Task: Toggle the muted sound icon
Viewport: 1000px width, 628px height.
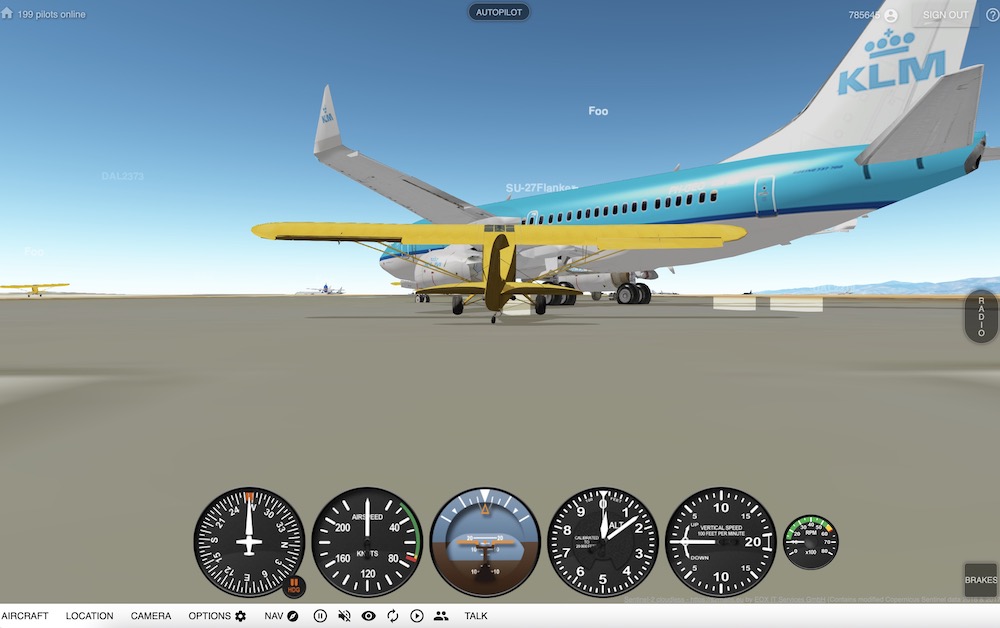Action: click(344, 616)
